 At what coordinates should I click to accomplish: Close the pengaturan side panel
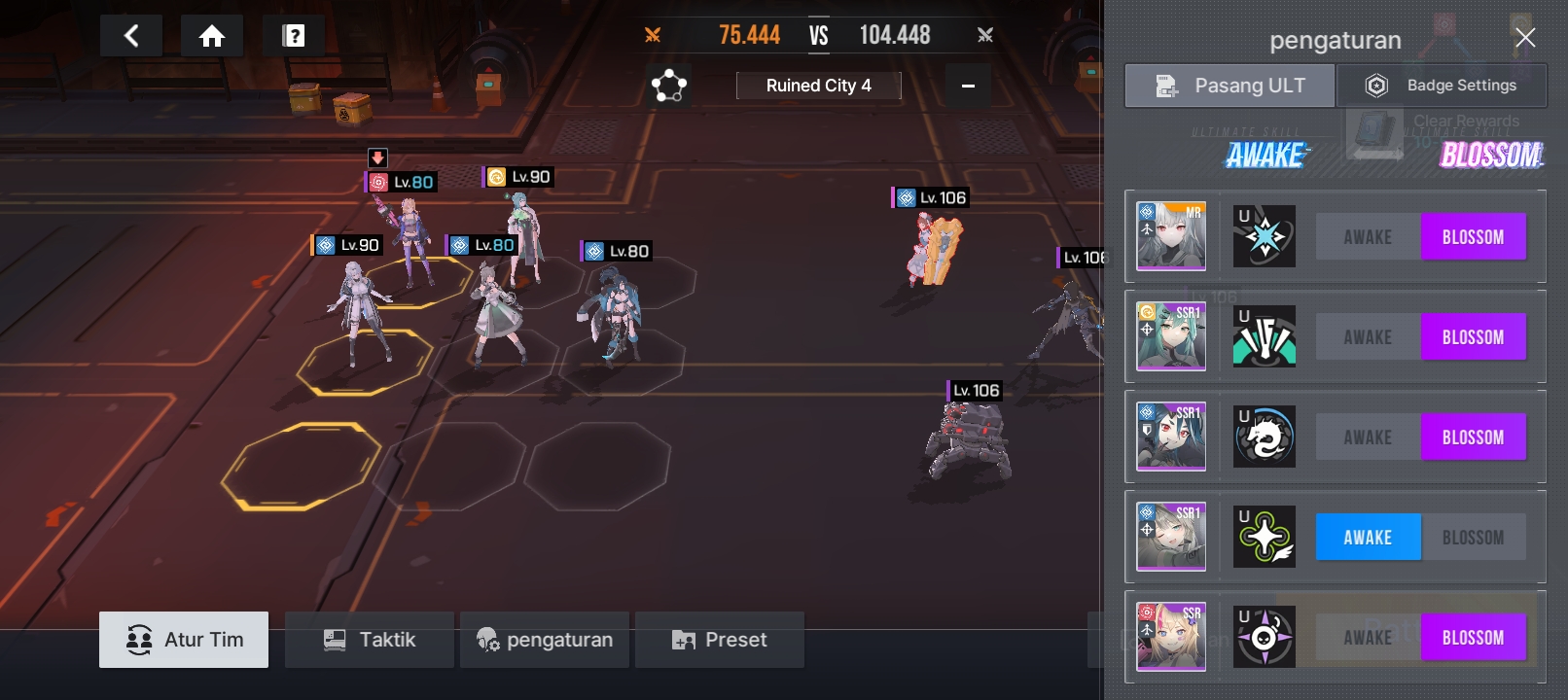pyautogui.click(x=1525, y=38)
